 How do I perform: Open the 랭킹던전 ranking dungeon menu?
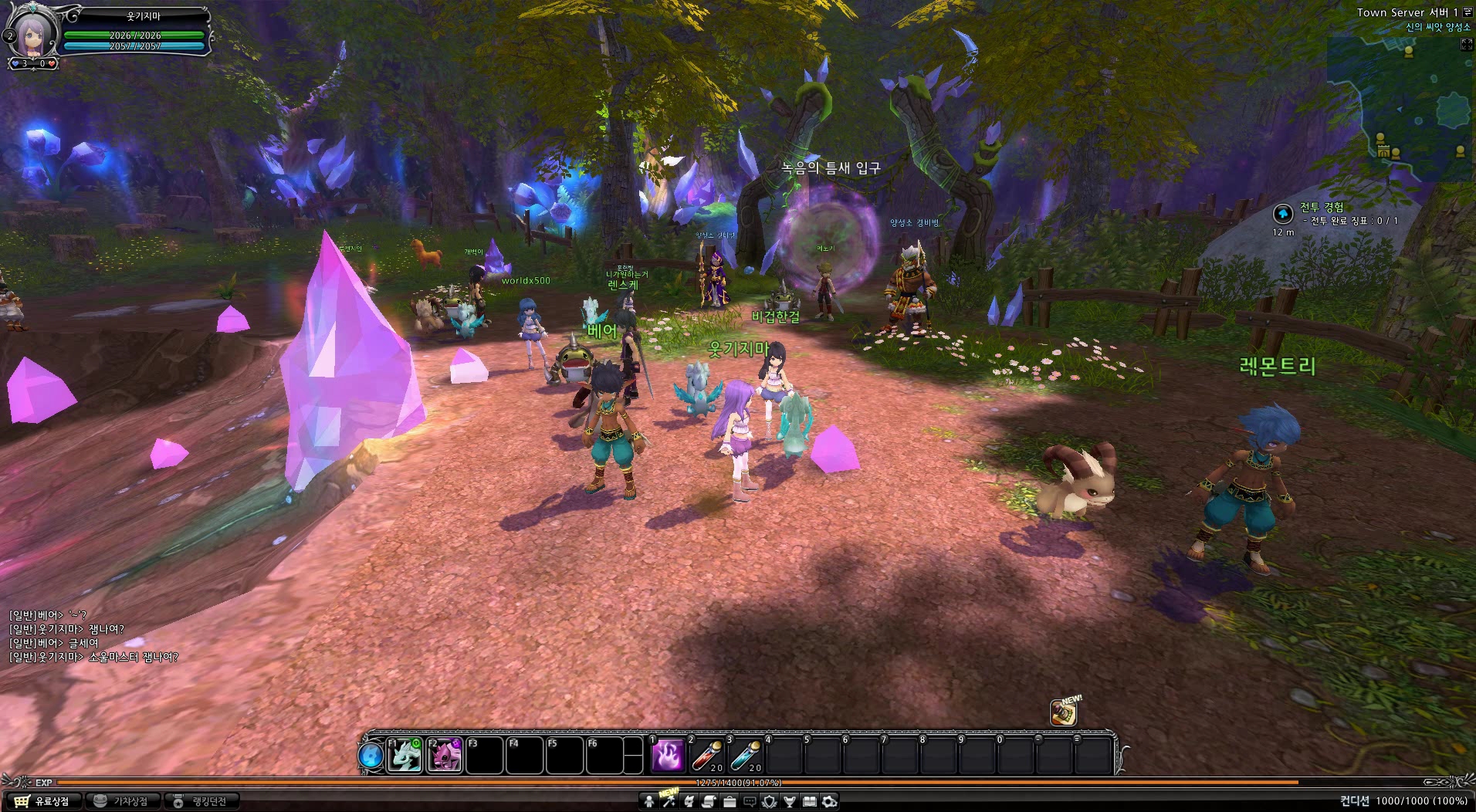pyautogui.click(x=201, y=801)
